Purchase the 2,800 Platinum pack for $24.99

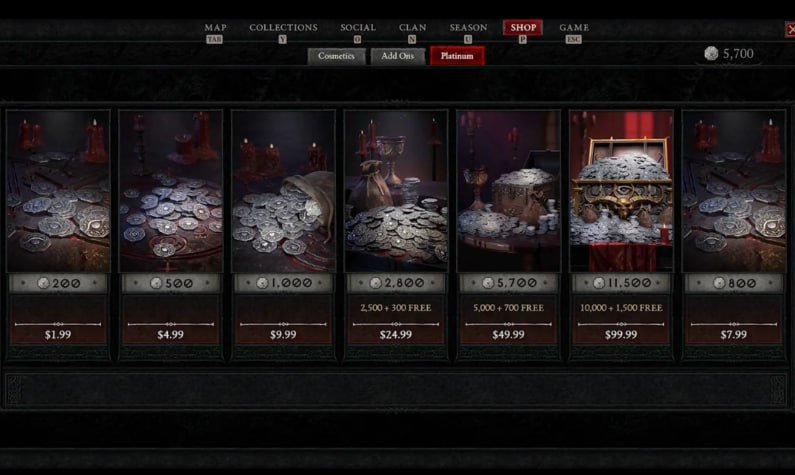[395, 230]
